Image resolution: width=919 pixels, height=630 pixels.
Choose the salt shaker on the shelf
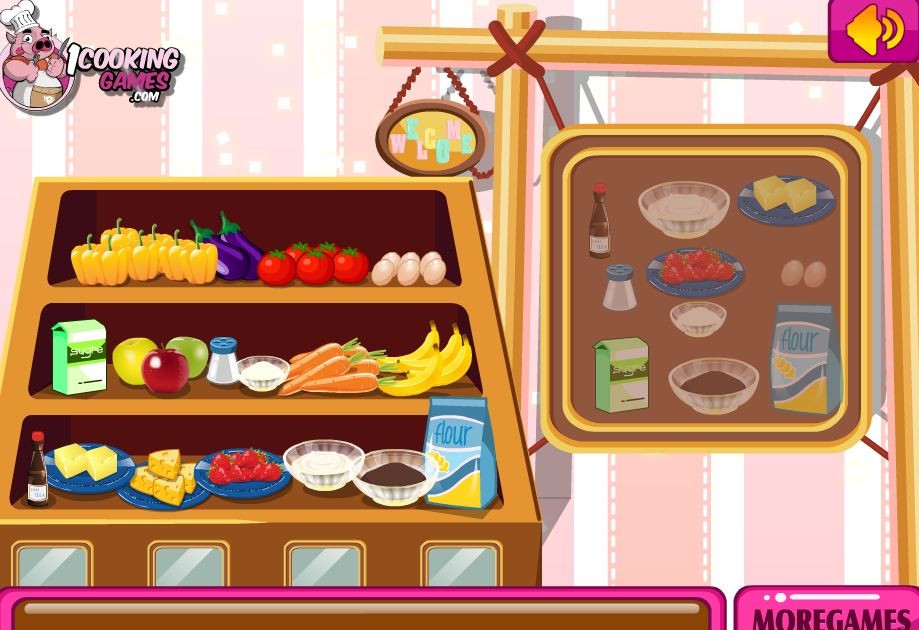pyautogui.click(x=222, y=361)
